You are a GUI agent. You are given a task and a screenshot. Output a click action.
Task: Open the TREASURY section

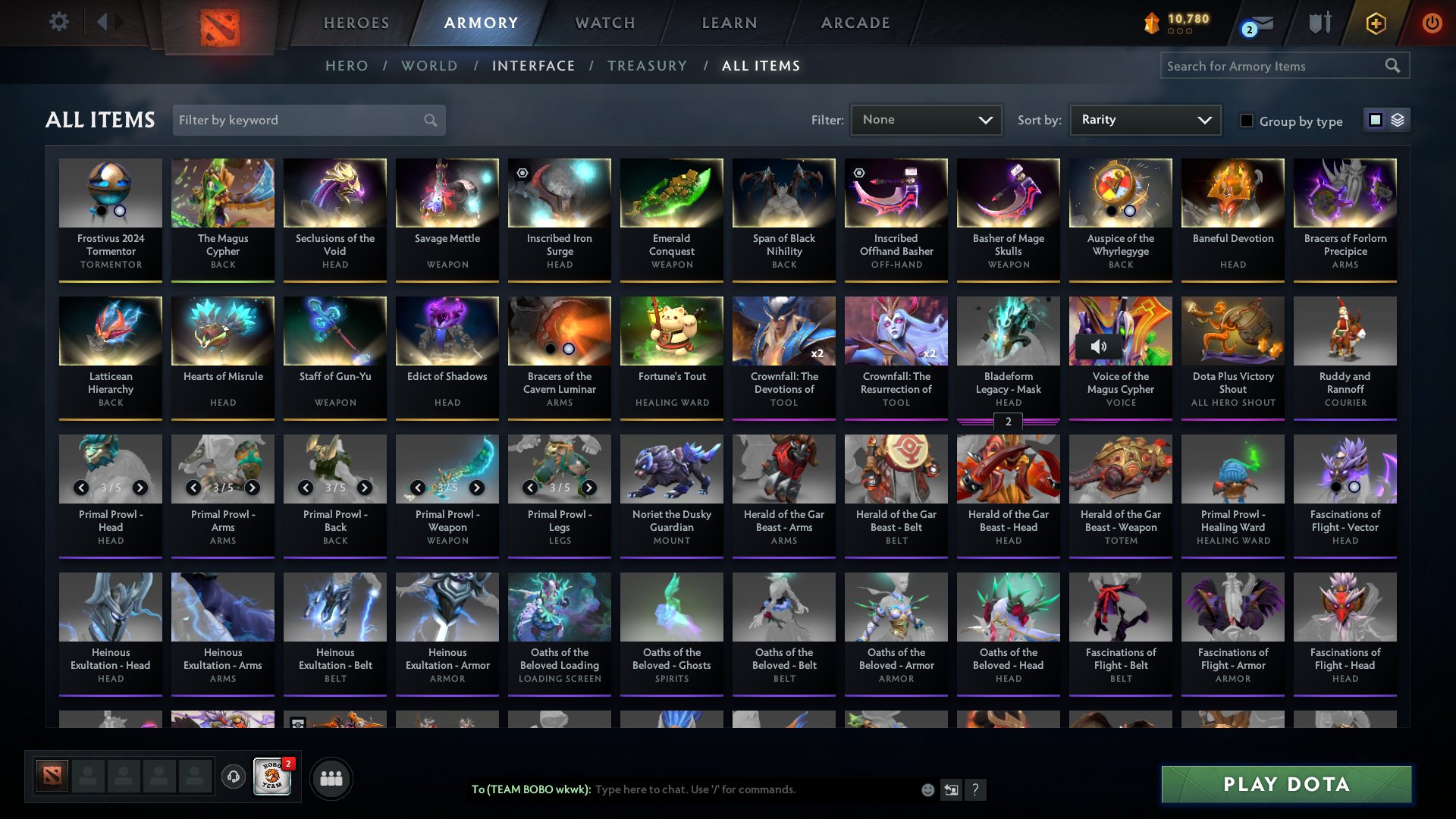pos(647,66)
